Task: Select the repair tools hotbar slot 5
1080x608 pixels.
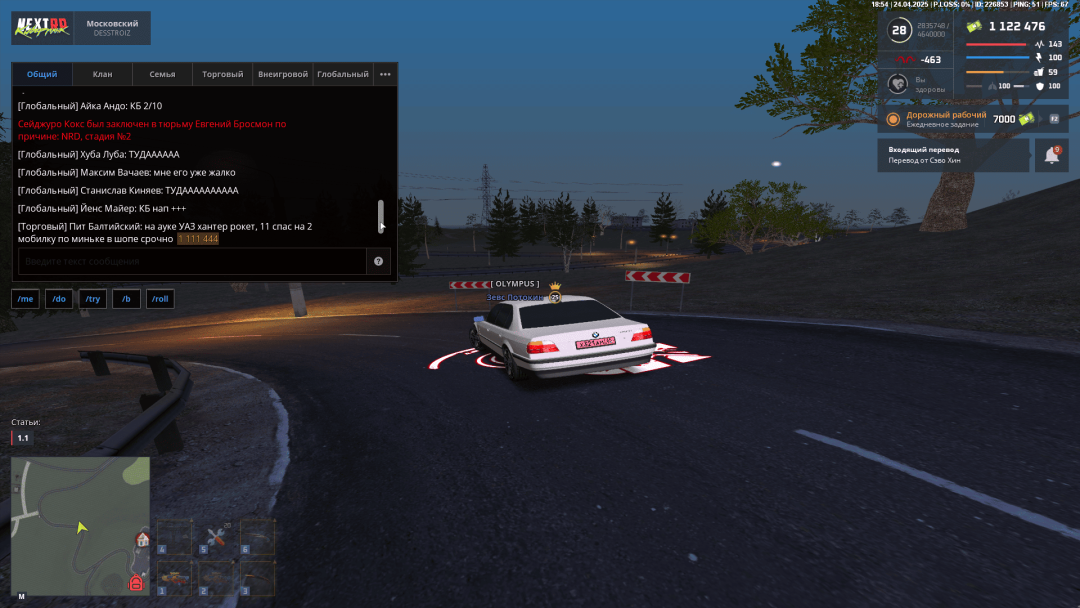Action: (216, 537)
